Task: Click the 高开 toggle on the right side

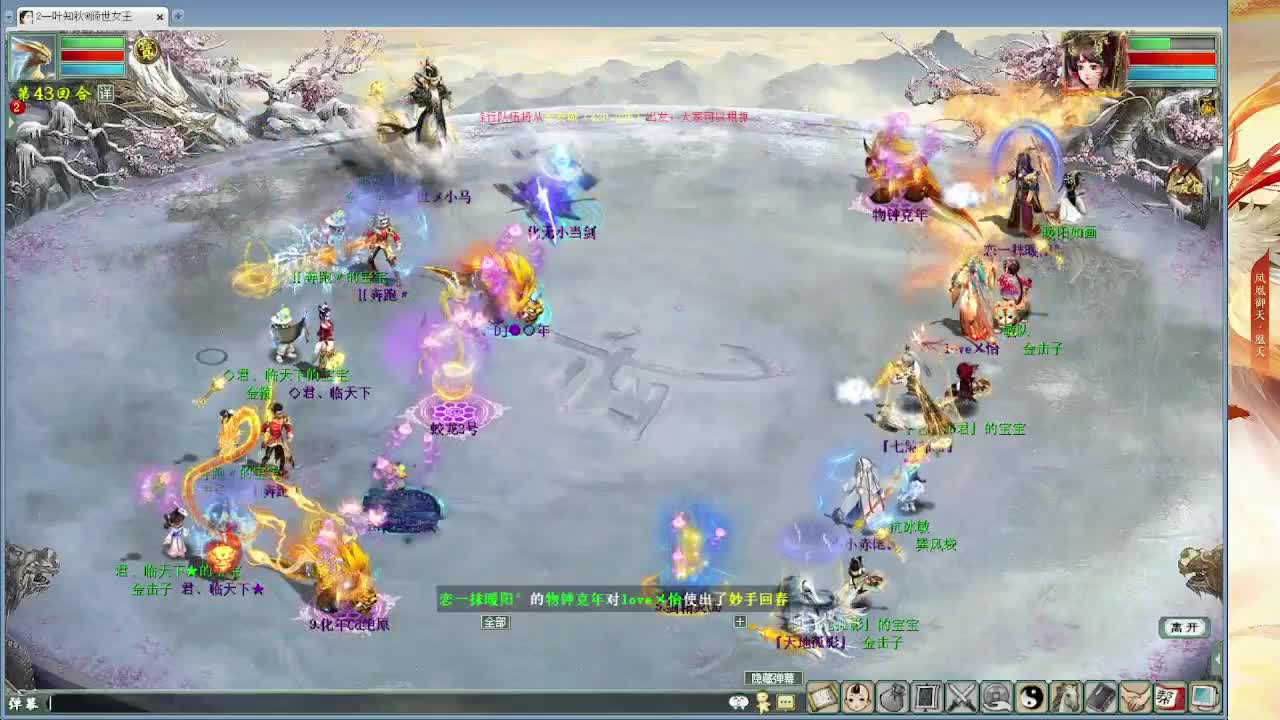Action: pos(1183,626)
